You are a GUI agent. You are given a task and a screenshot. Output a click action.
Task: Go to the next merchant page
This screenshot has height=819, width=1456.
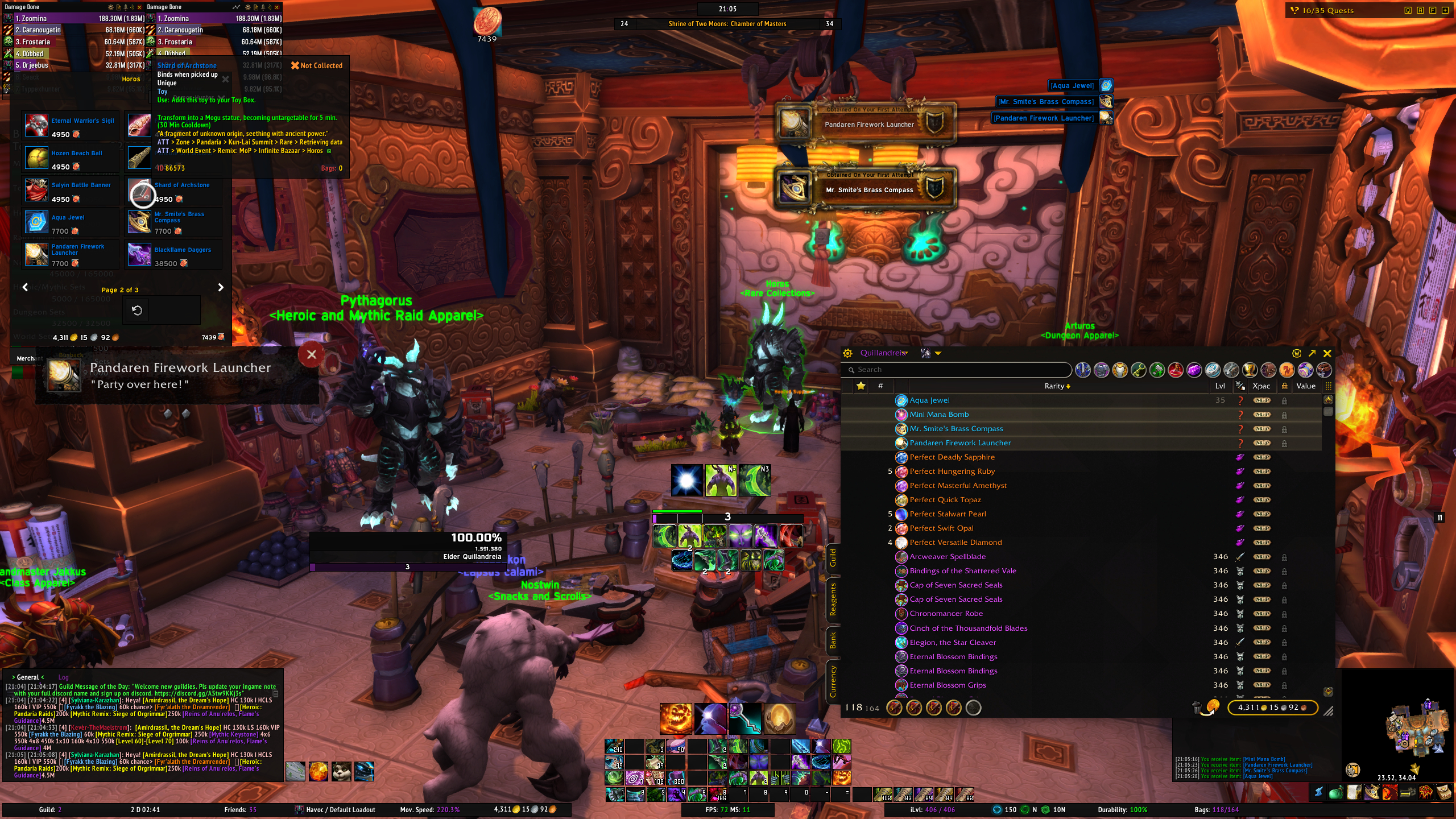(221, 288)
